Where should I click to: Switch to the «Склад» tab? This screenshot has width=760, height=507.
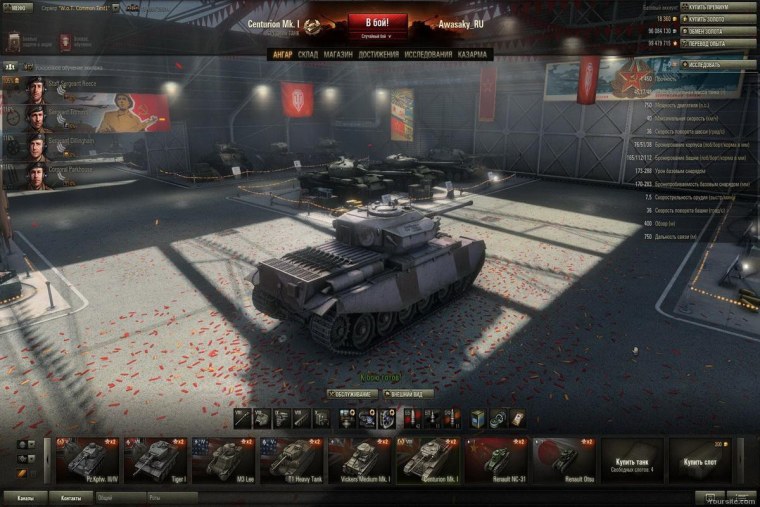tap(308, 54)
